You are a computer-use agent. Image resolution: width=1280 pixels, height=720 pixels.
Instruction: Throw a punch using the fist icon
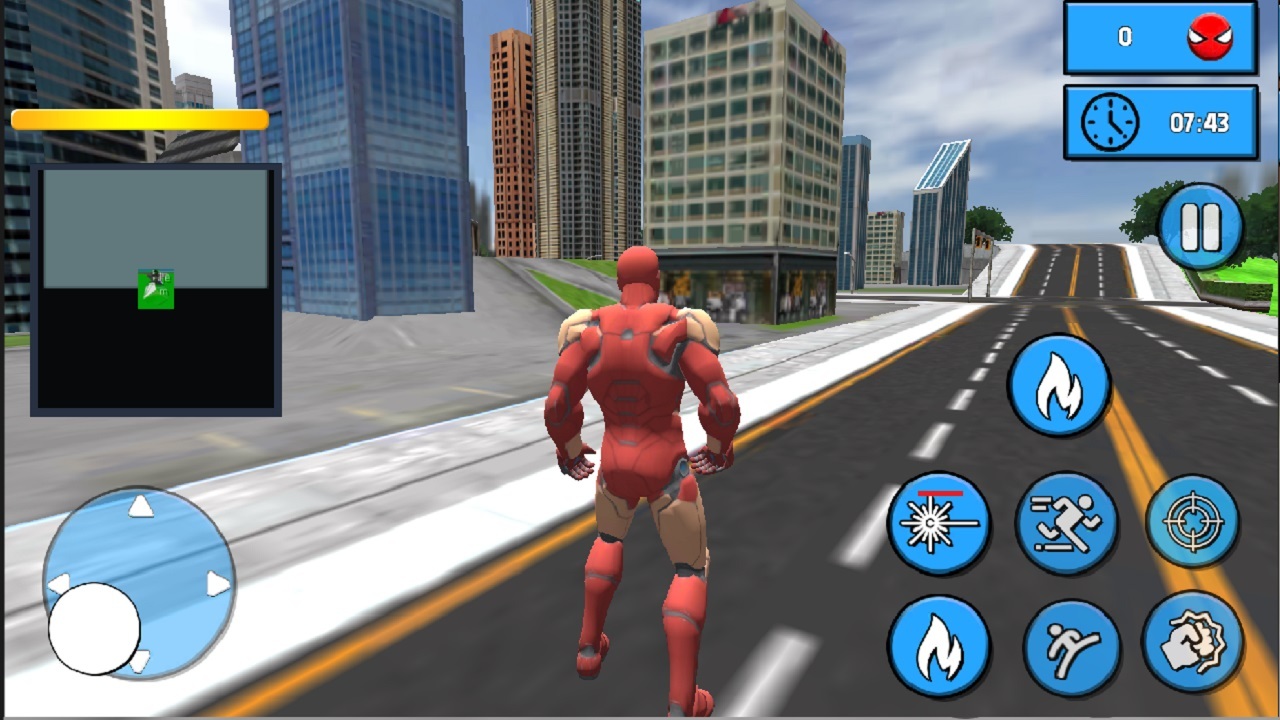pyautogui.click(x=1193, y=648)
